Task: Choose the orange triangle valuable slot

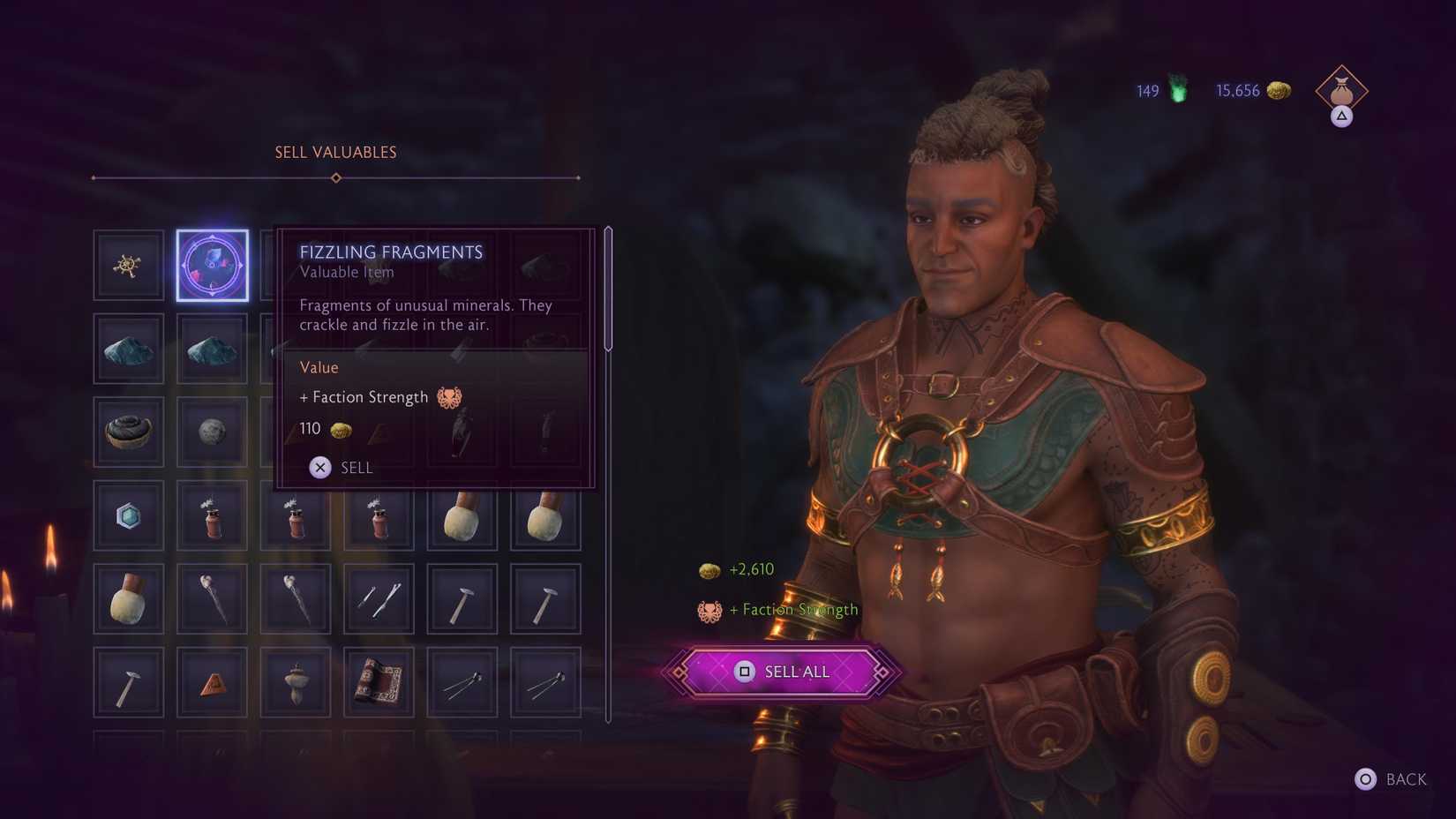Action: pos(213,683)
